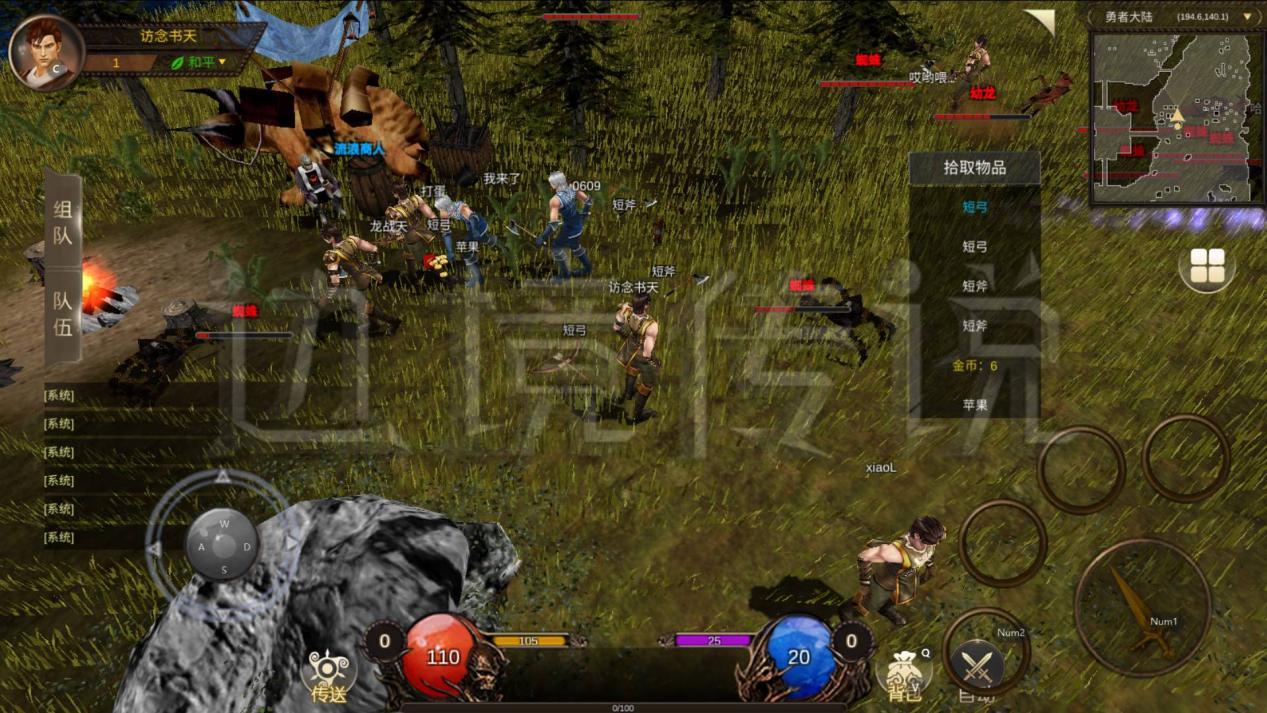
Task: Activate the 传送 teleport icon
Action: [x=328, y=674]
